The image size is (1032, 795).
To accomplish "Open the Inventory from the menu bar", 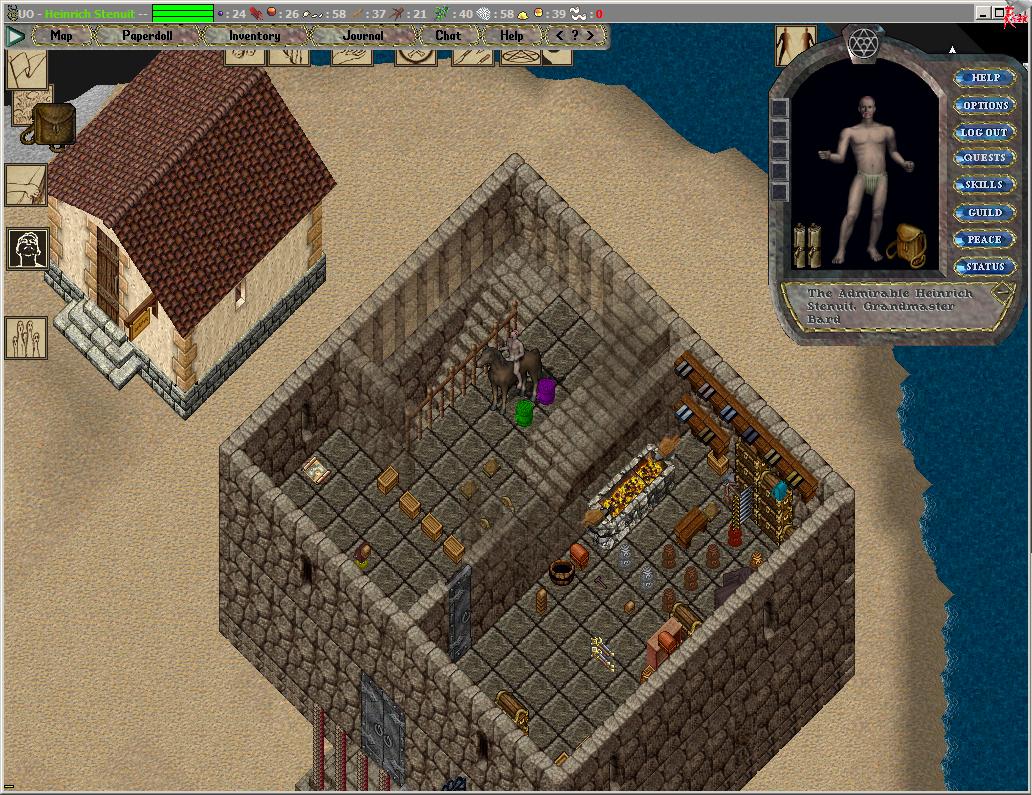I will 254,36.
